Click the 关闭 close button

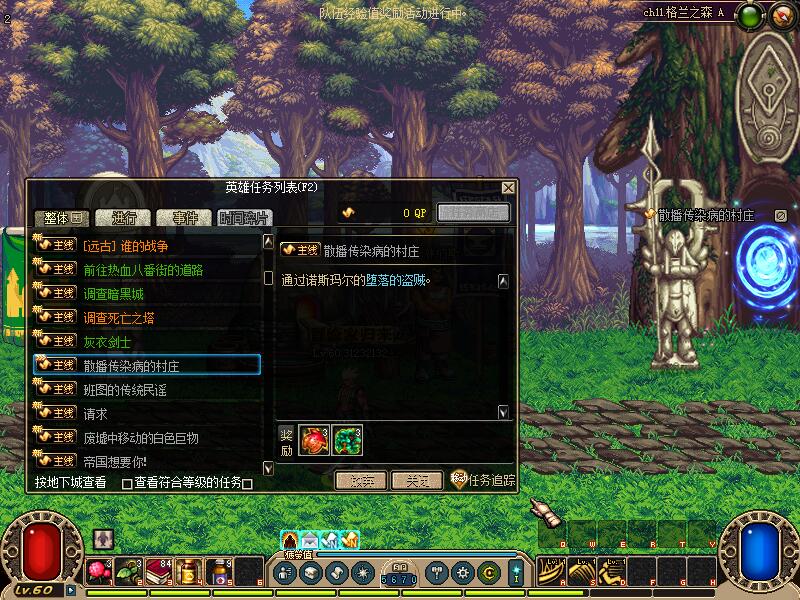point(416,480)
